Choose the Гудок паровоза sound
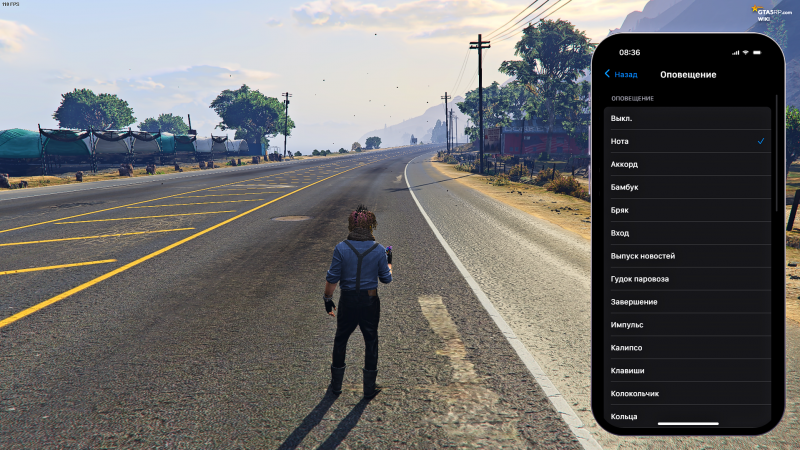 coord(690,279)
